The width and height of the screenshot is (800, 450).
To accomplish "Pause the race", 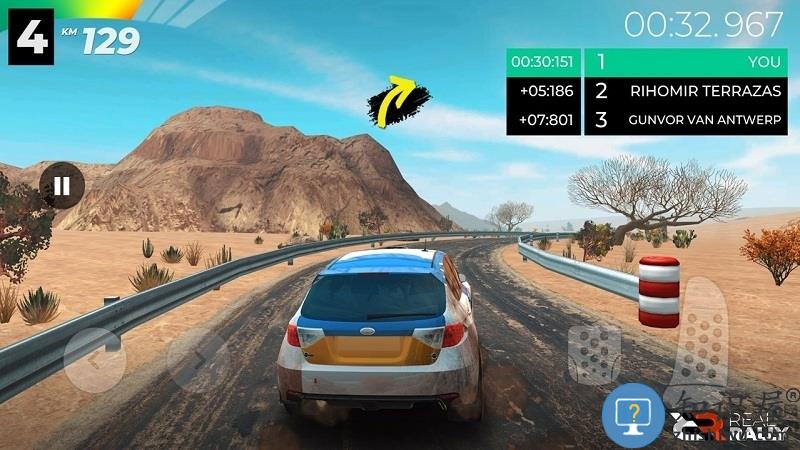I will (62, 186).
